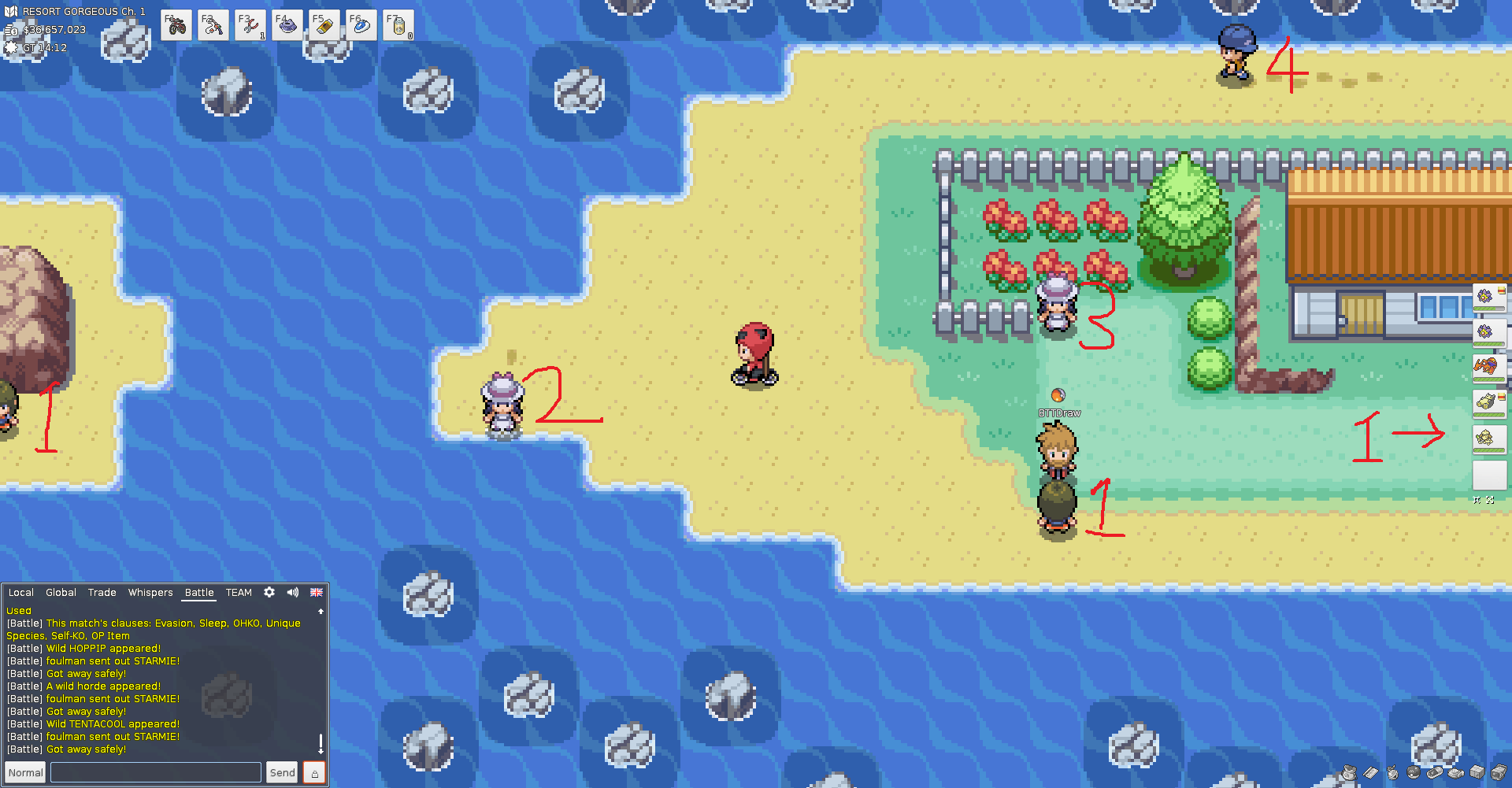
Task: Open chat settings with the gear icon
Action: 269,592
